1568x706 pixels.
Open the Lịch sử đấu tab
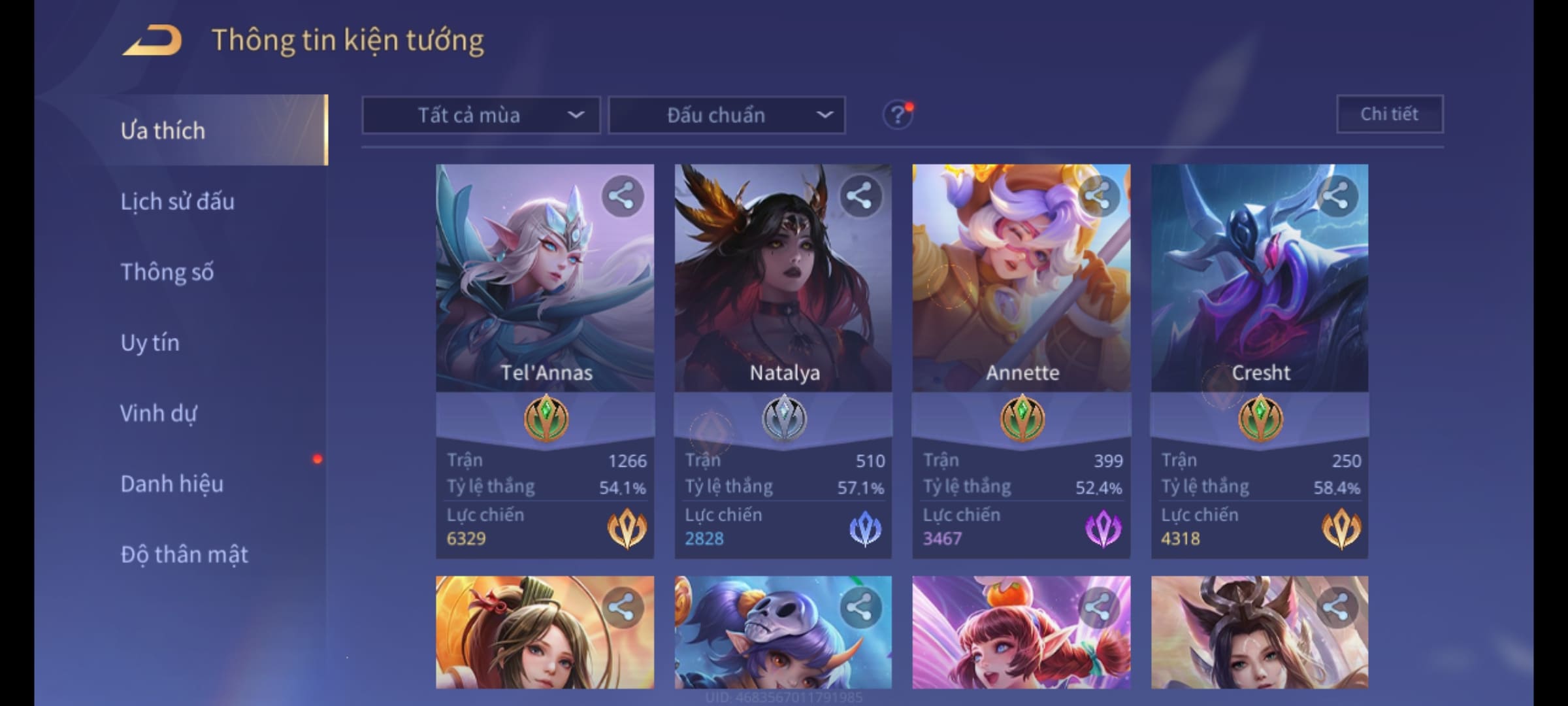click(x=177, y=201)
